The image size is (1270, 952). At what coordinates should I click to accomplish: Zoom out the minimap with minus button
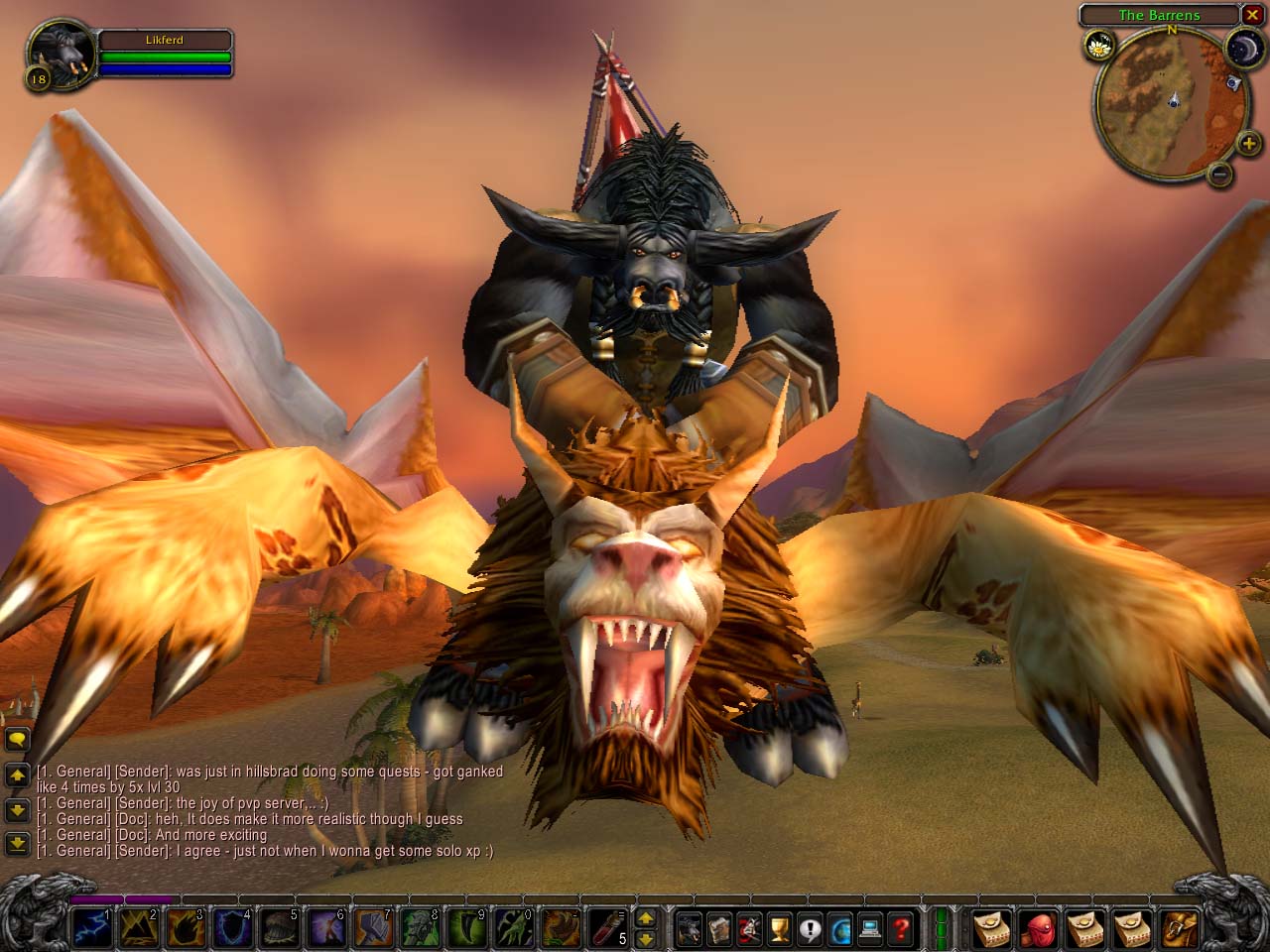tap(1220, 175)
